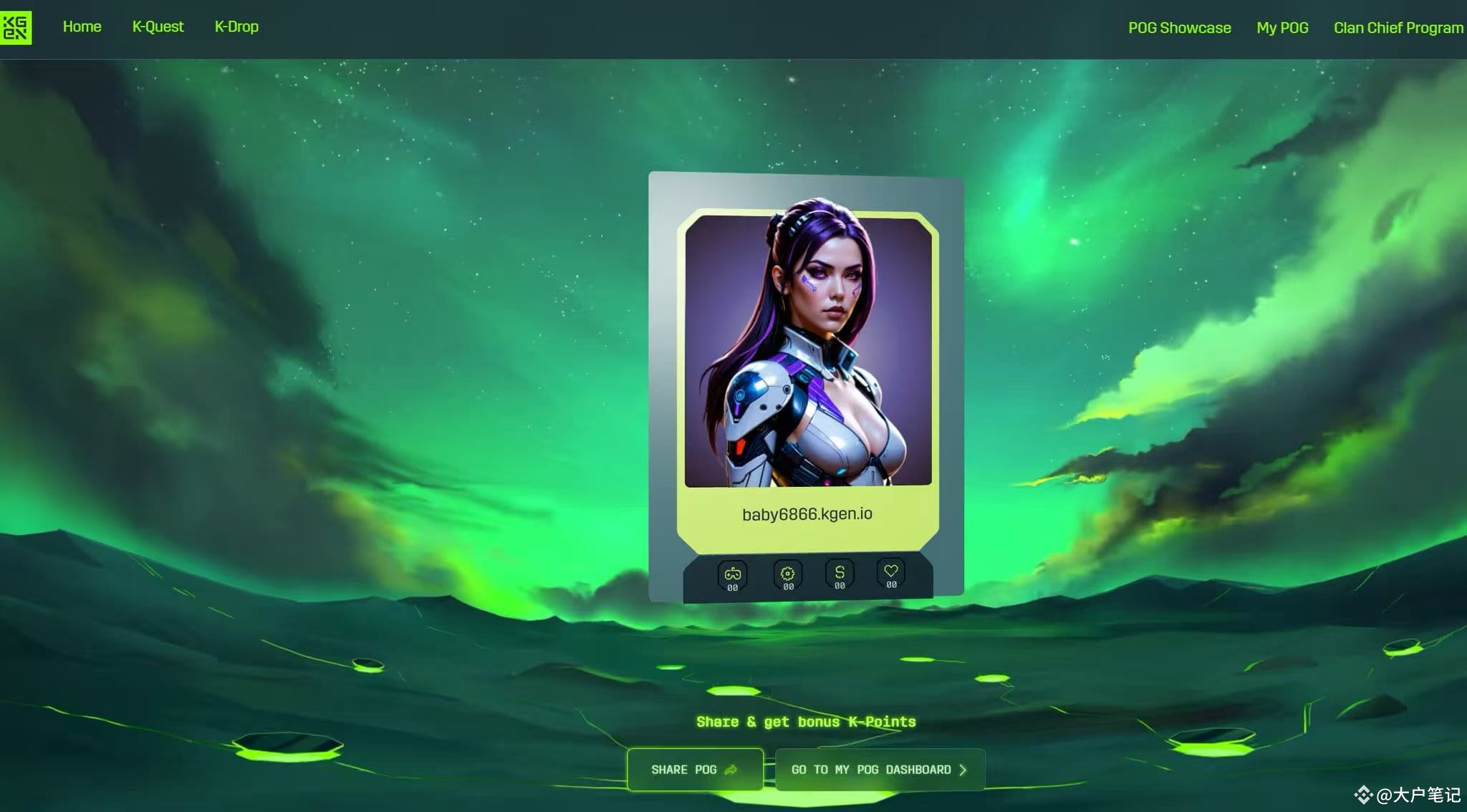The width and height of the screenshot is (1467, 812).
Task: Expand the POG Showcase menu
Action: click(1179, 28)
